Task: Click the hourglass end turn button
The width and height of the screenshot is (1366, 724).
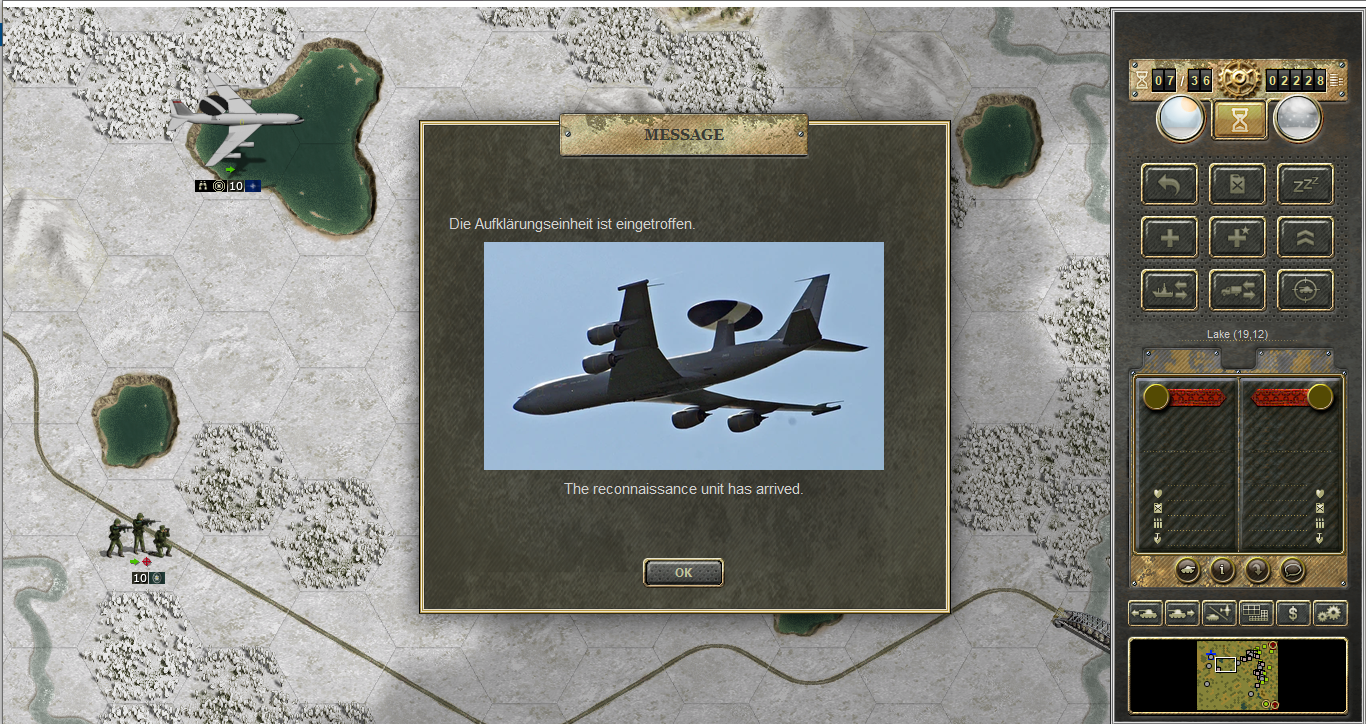Action: pyautogui.click(x=1239, y=120)
